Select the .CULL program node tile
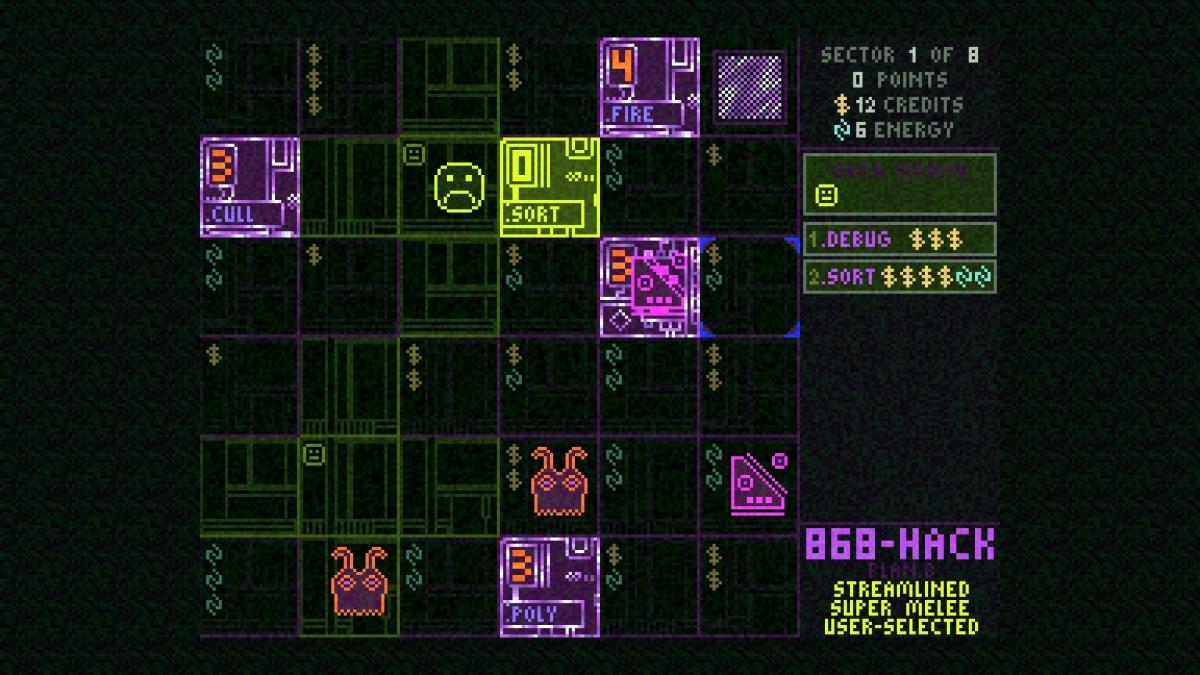Screen dimensions: 1200x675 (x=250, y=187)
